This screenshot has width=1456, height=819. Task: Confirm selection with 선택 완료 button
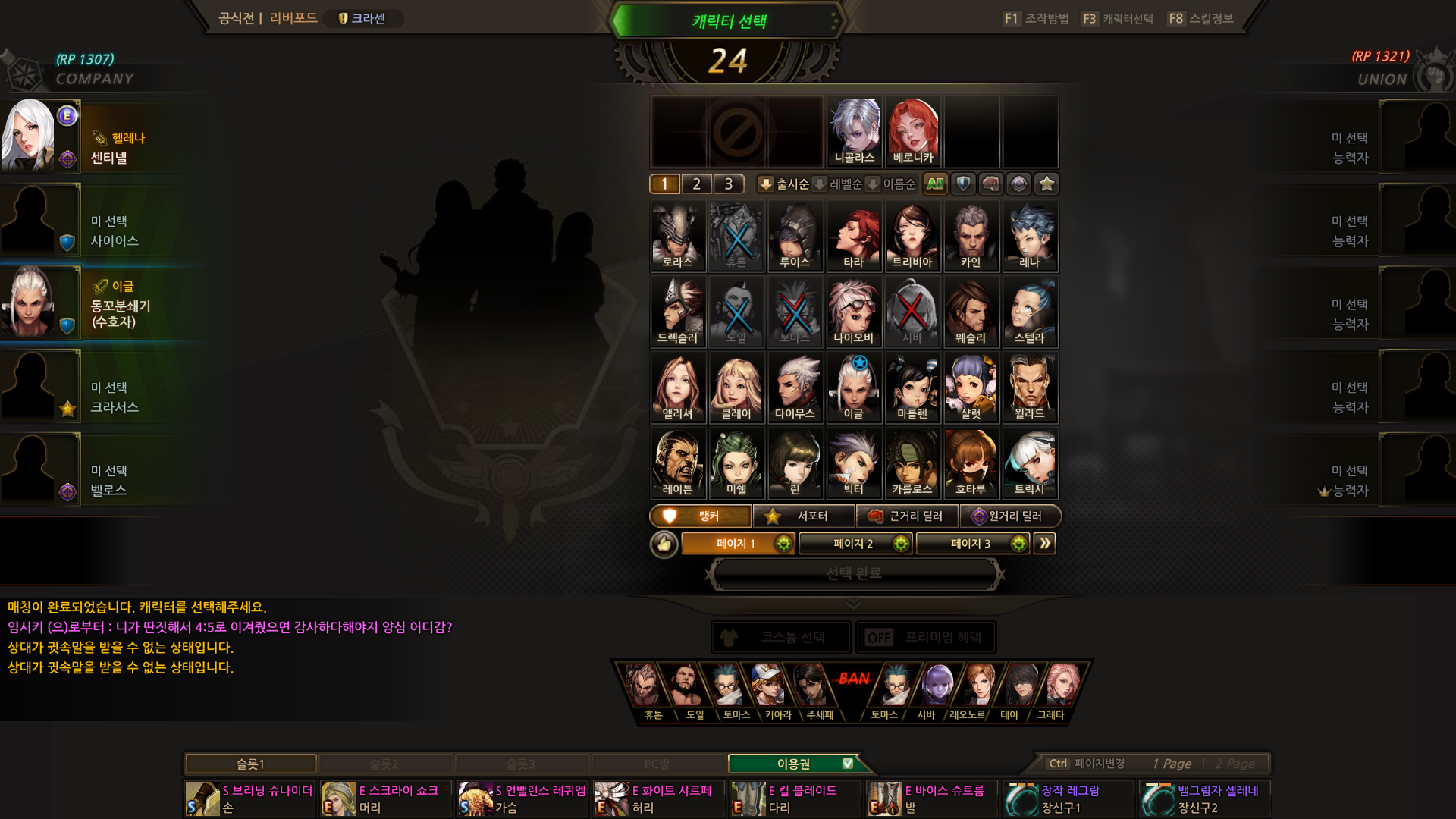[854, 574]
